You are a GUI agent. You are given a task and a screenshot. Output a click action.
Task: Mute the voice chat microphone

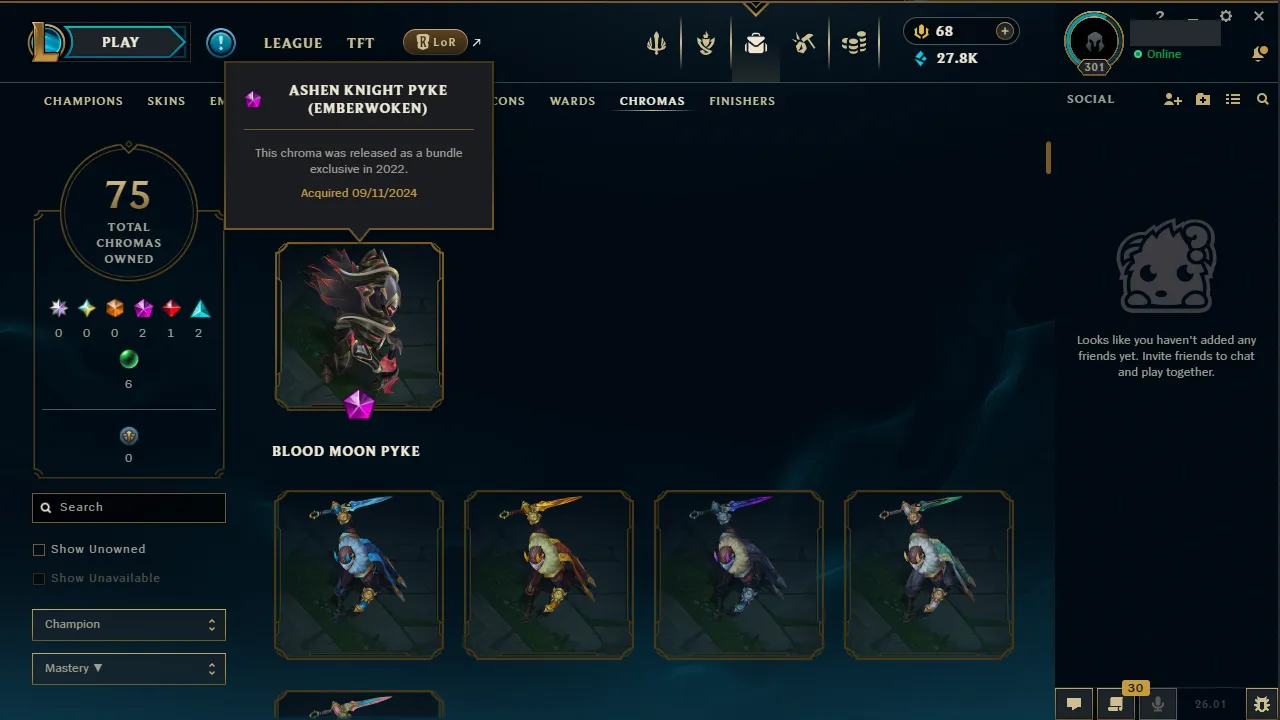click(1157, 703)
